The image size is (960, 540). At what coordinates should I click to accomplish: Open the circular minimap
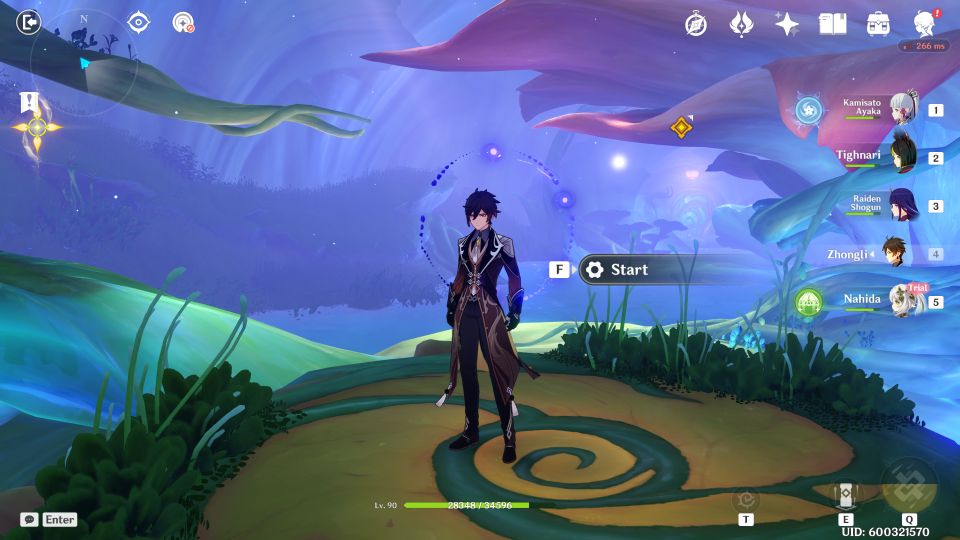pos(83,63)
